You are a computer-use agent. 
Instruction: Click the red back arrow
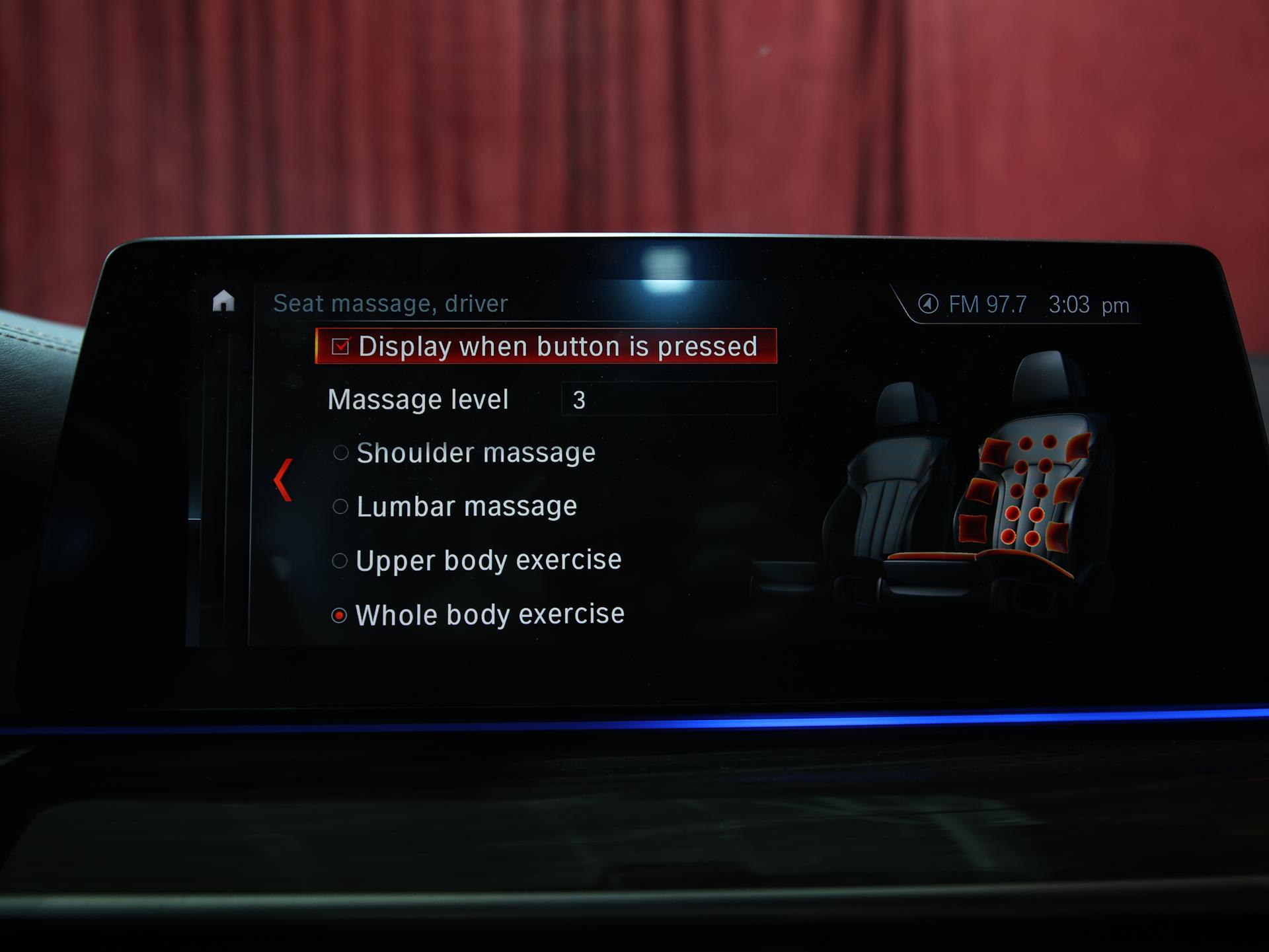[x=284, y=480]
